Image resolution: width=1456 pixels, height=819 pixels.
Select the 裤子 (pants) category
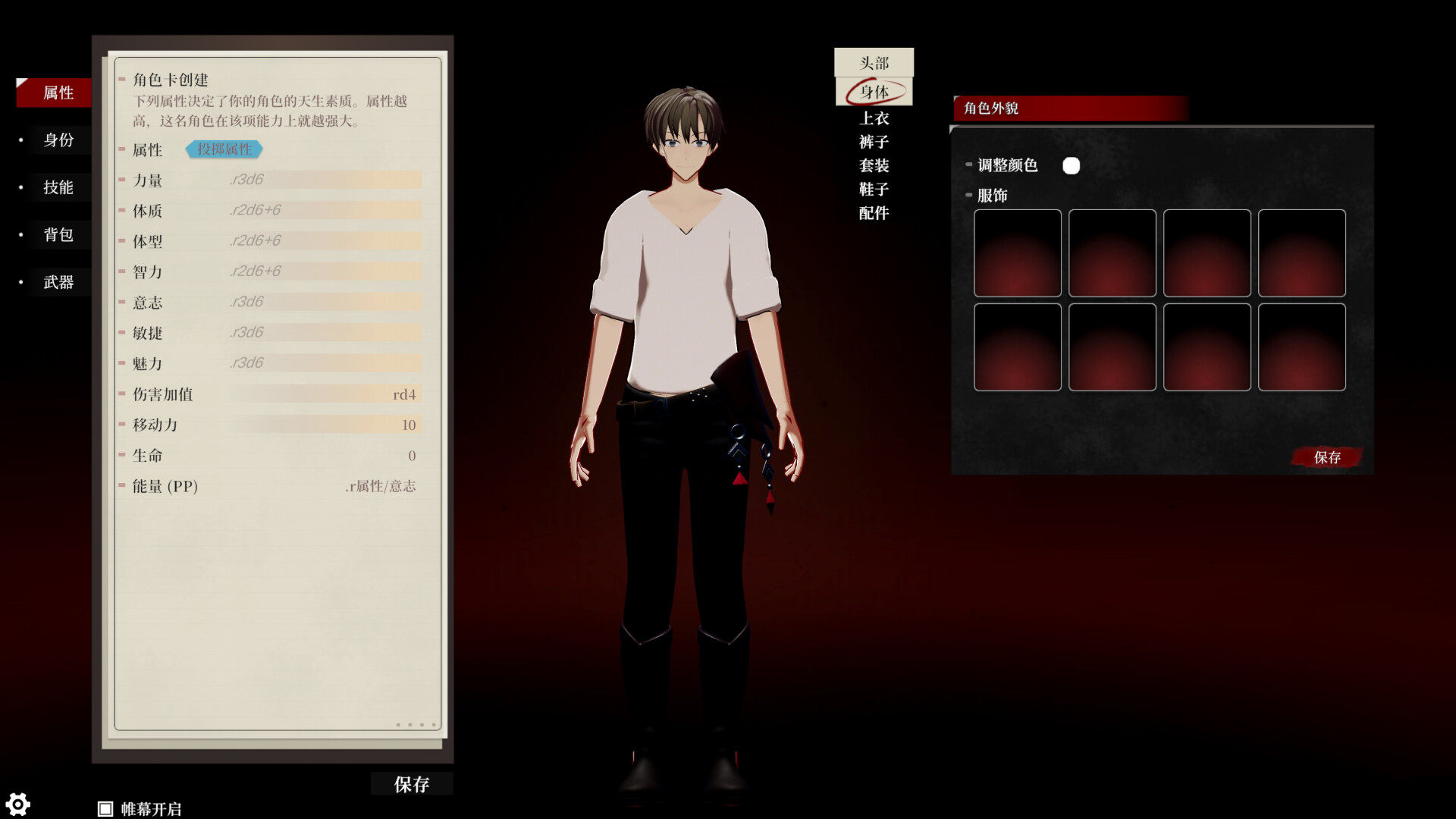pyautogui.click(x=874, y=142)
